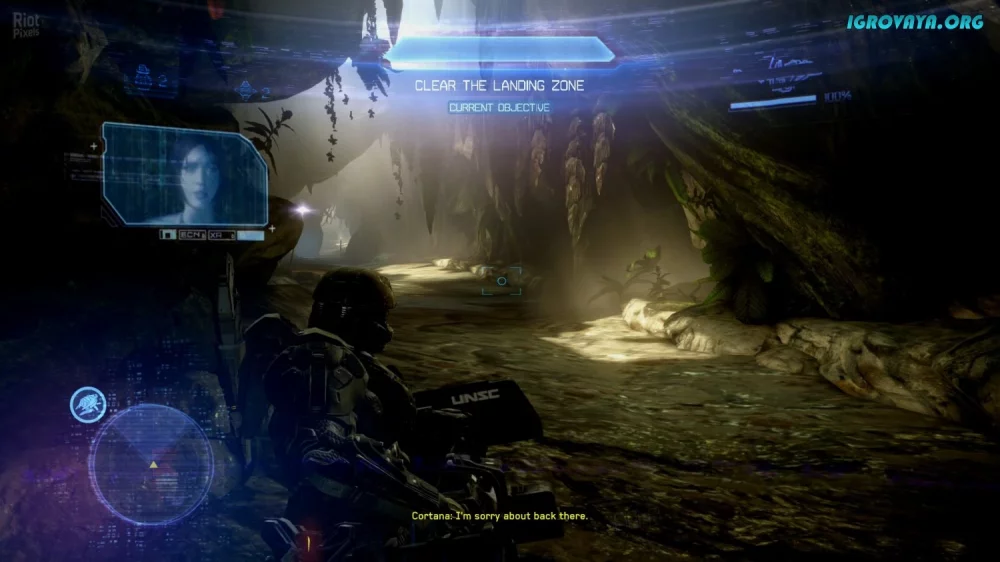Click the IGROVAYA.ORG watermark link
The image size is (1000, 562).
(914, 22)
